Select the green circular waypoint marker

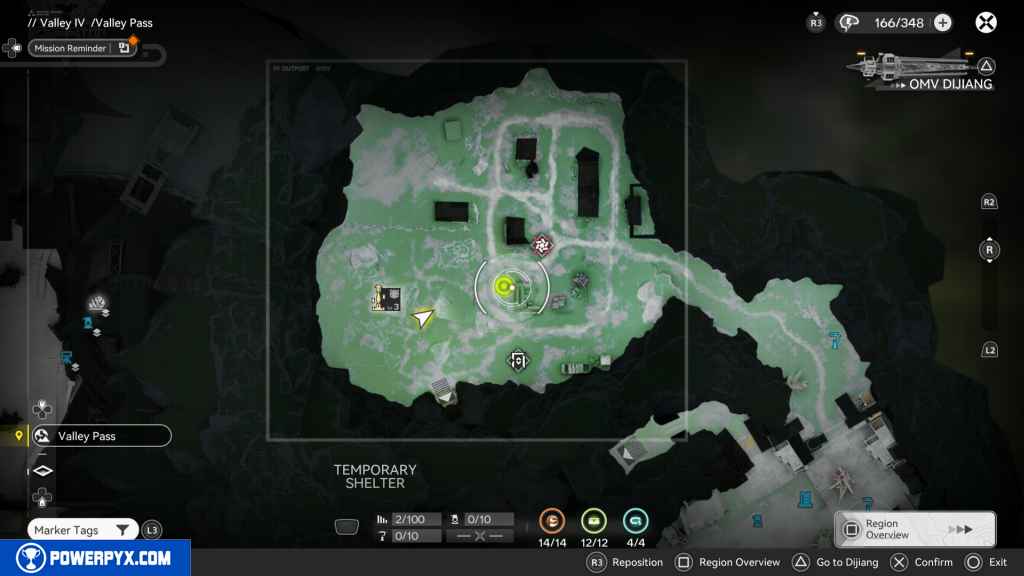coord(506,288)
